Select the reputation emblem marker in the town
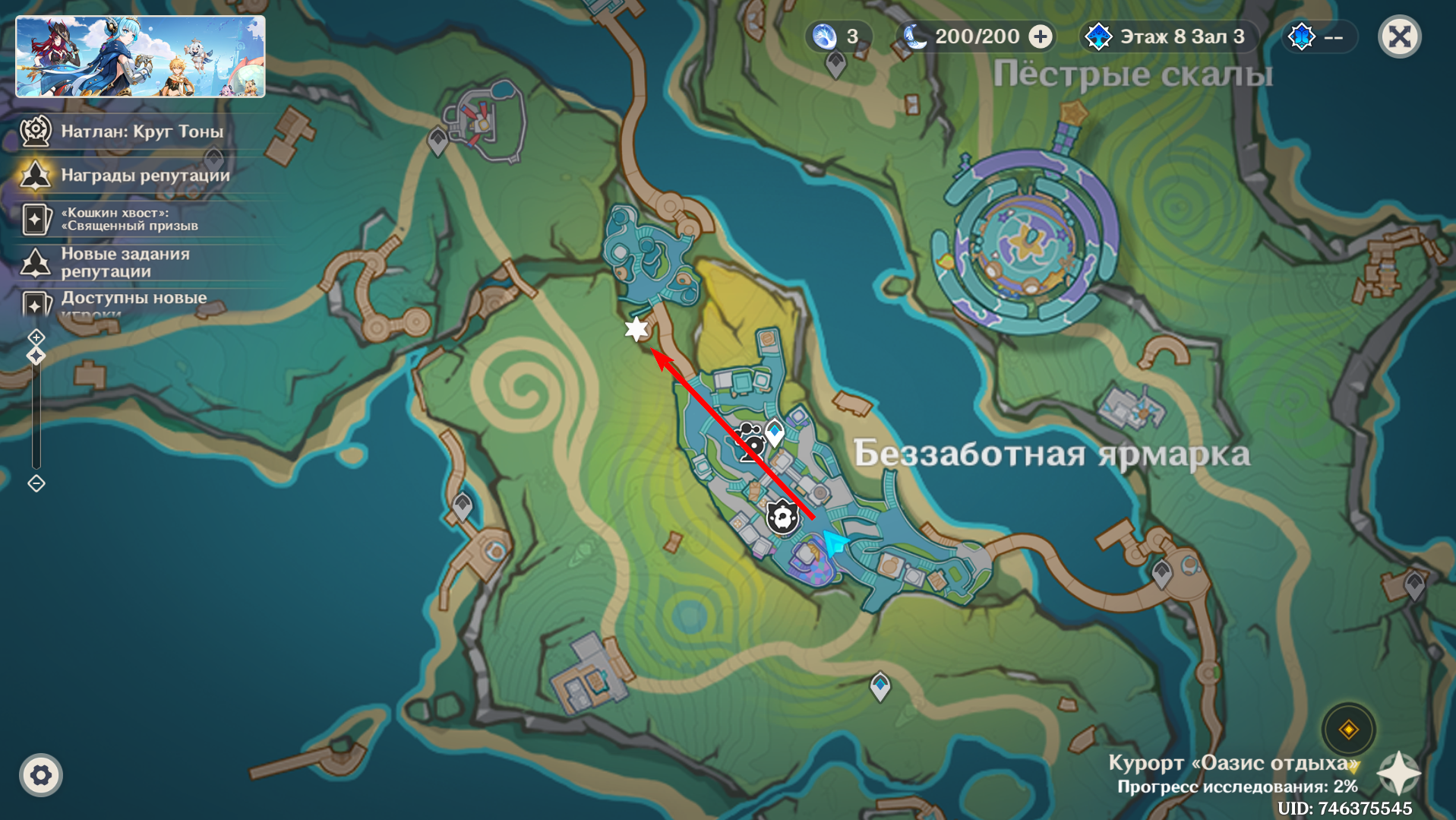This screenshot has height=820, width=1456. click(782, 518)
